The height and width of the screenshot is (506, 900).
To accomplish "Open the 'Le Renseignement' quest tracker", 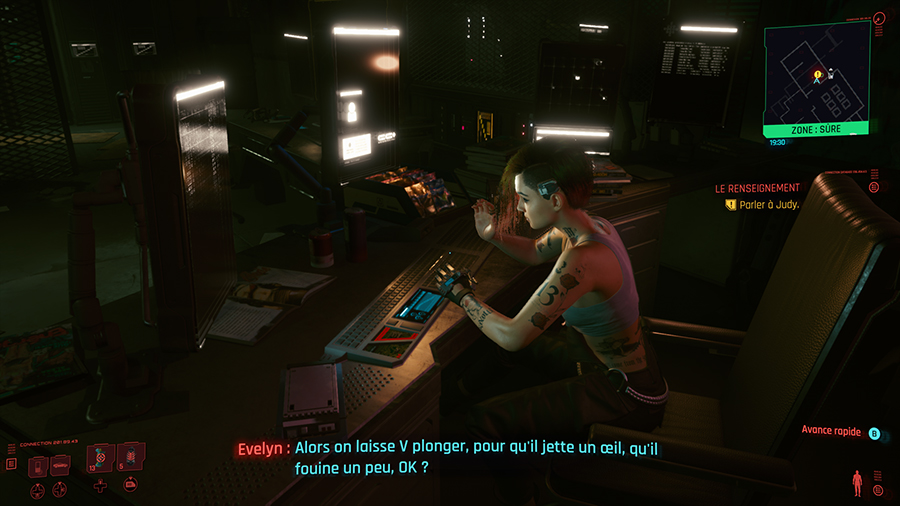I will [x=757, y=188].
